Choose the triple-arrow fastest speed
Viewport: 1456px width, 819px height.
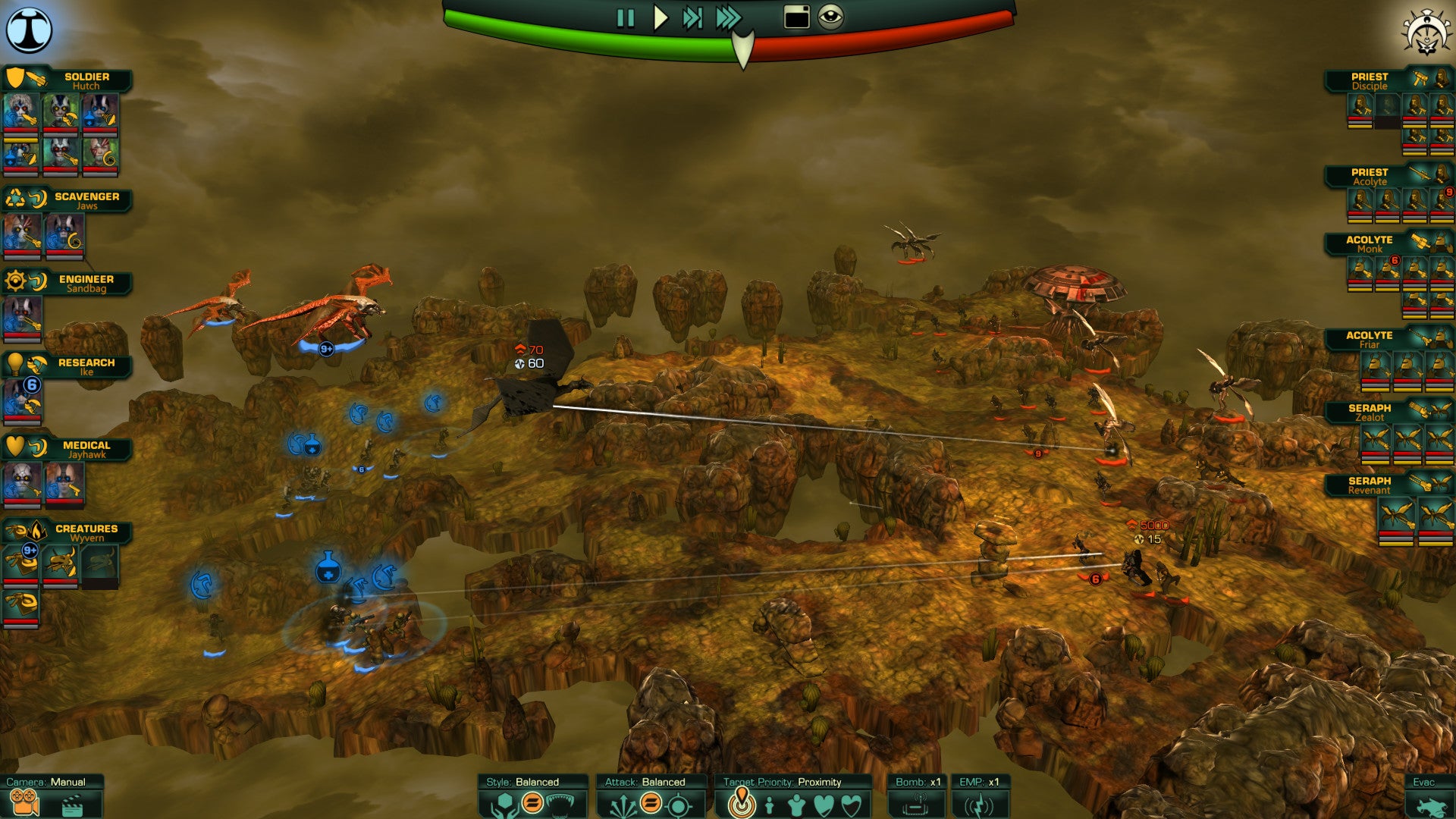728,18
